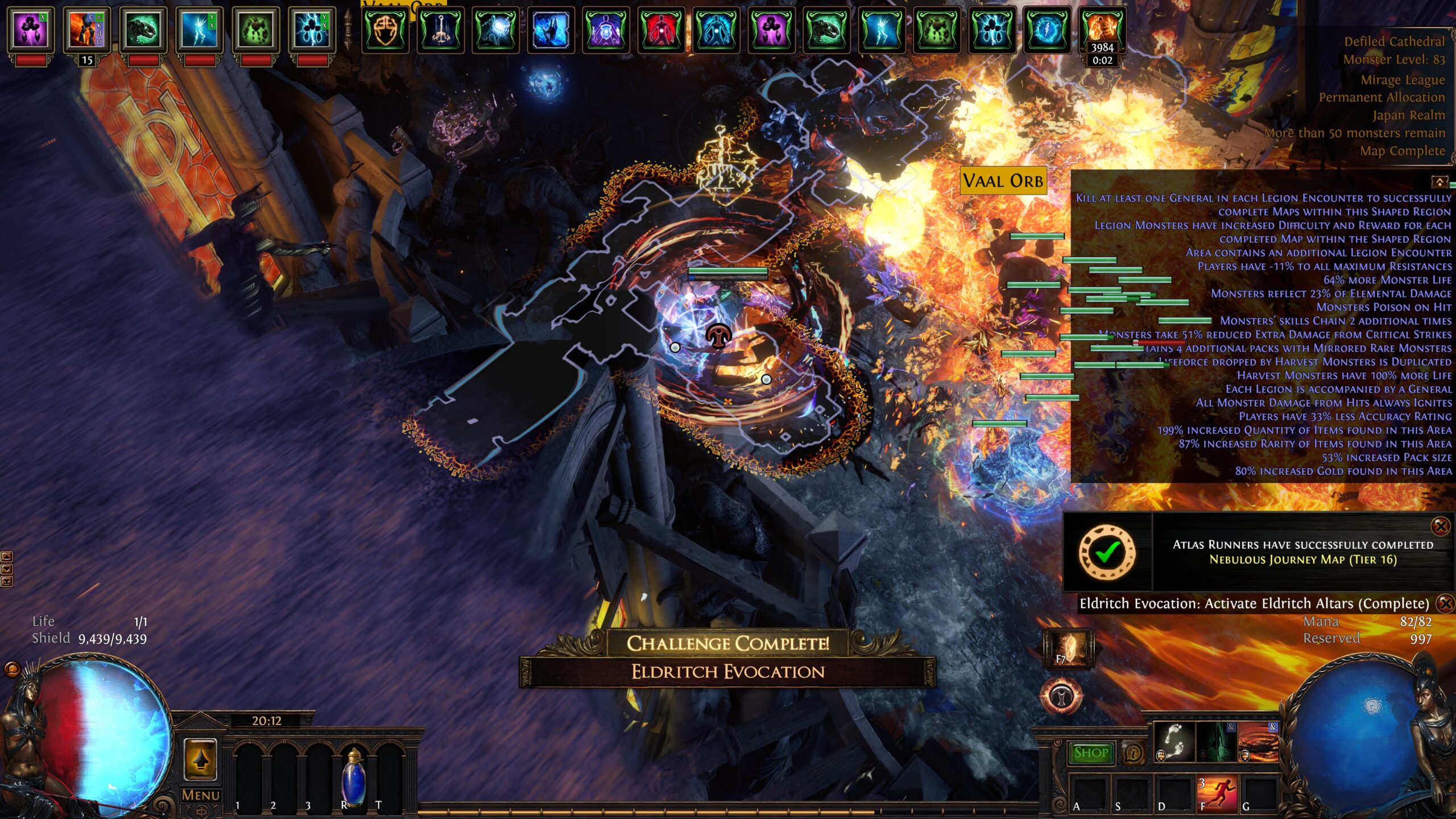This screenshot has height=819, width=1456.
Task: Click the Vaal Orb item label
Action: click(1003, 181)
